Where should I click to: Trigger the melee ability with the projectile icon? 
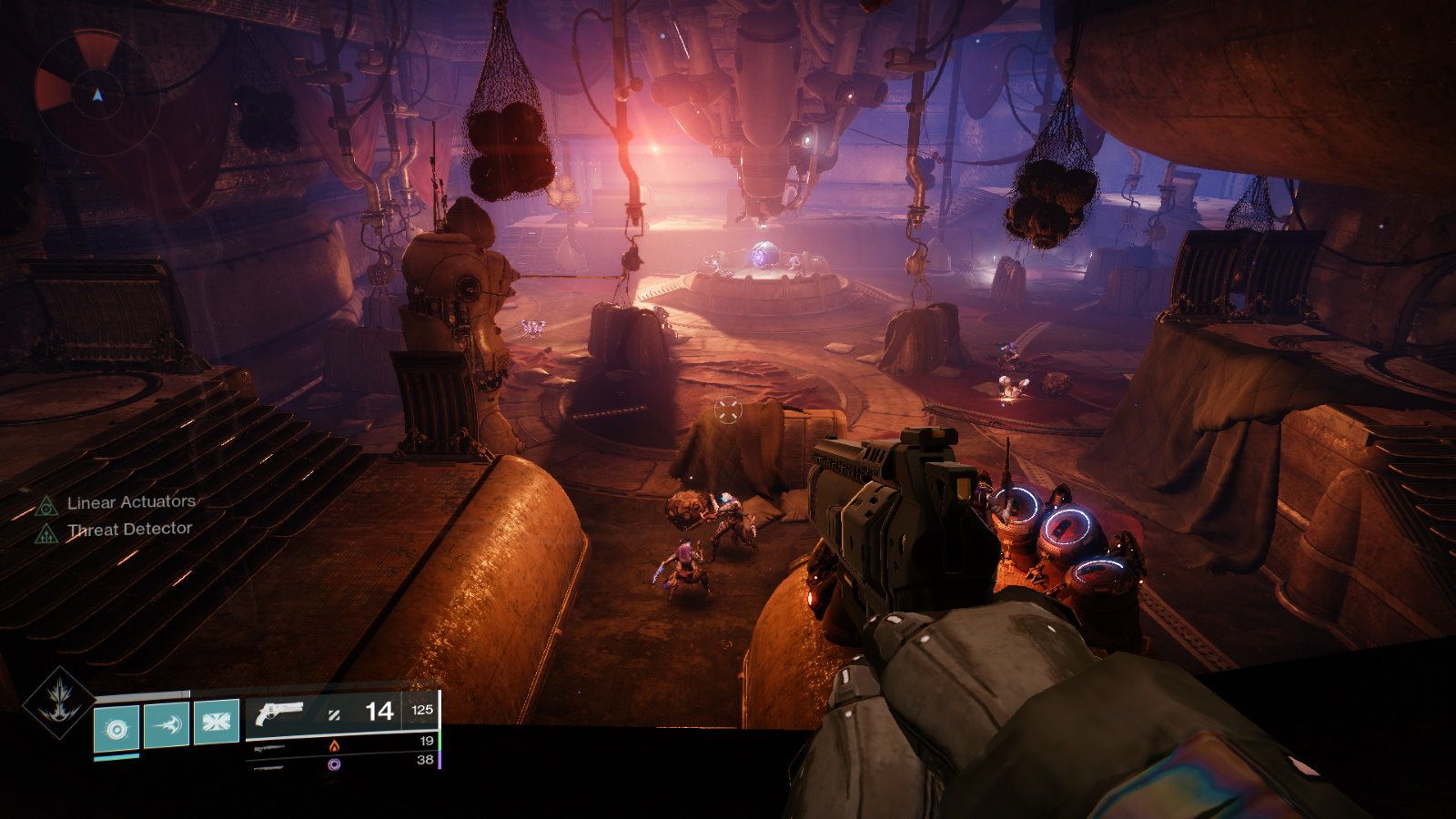[167, 723]
